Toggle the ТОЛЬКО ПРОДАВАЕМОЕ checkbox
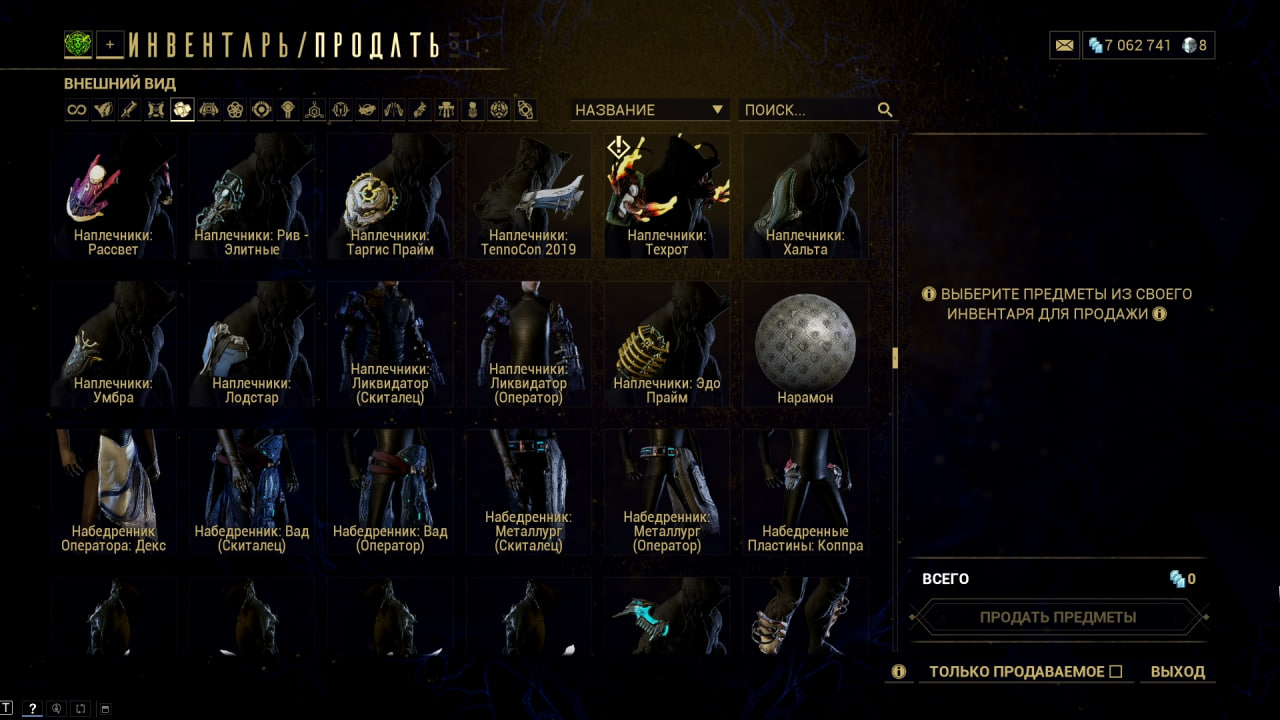 click(1116, 672)
